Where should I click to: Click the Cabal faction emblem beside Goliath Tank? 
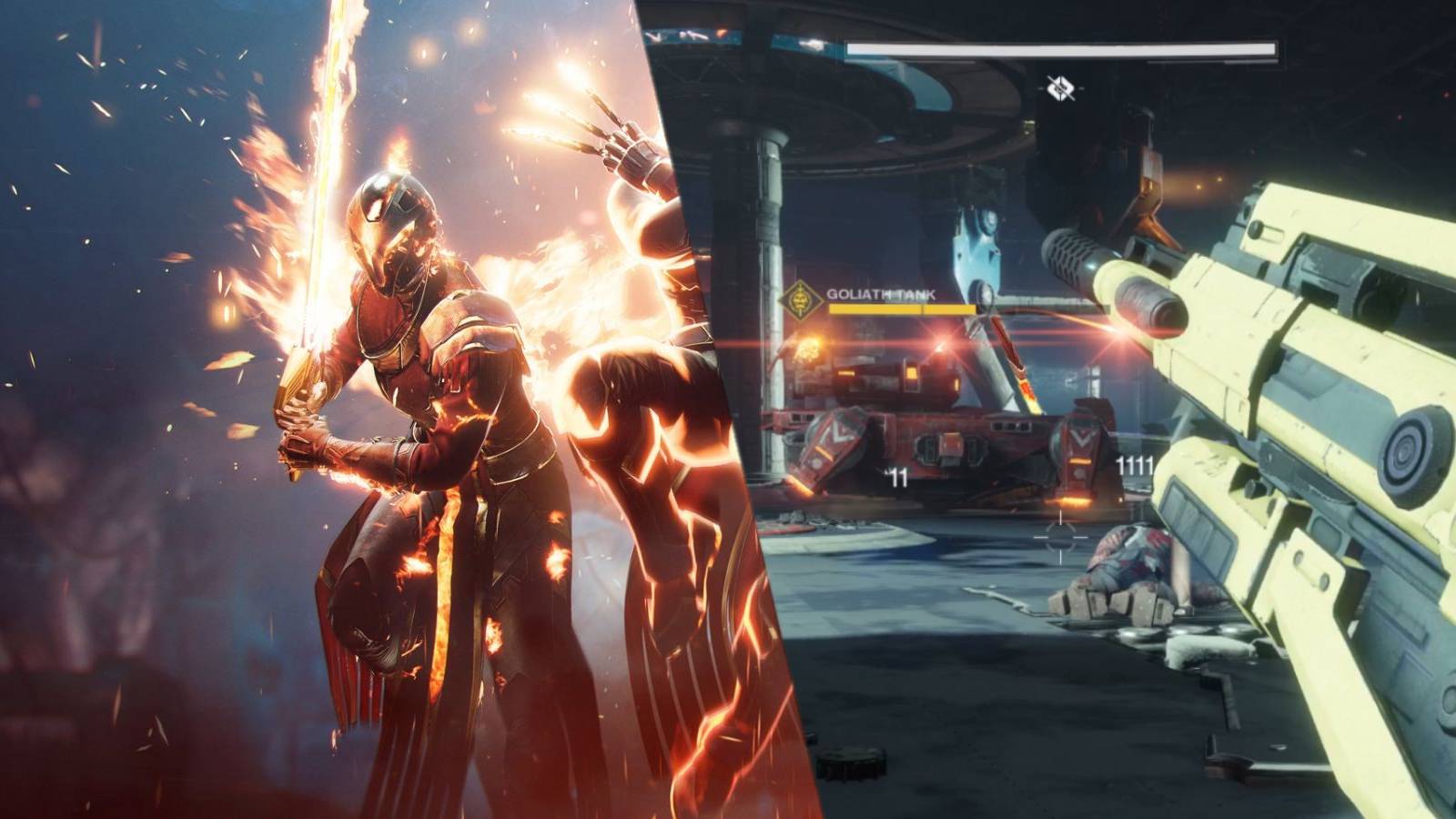pyautogui.click(x=799, y=298)
